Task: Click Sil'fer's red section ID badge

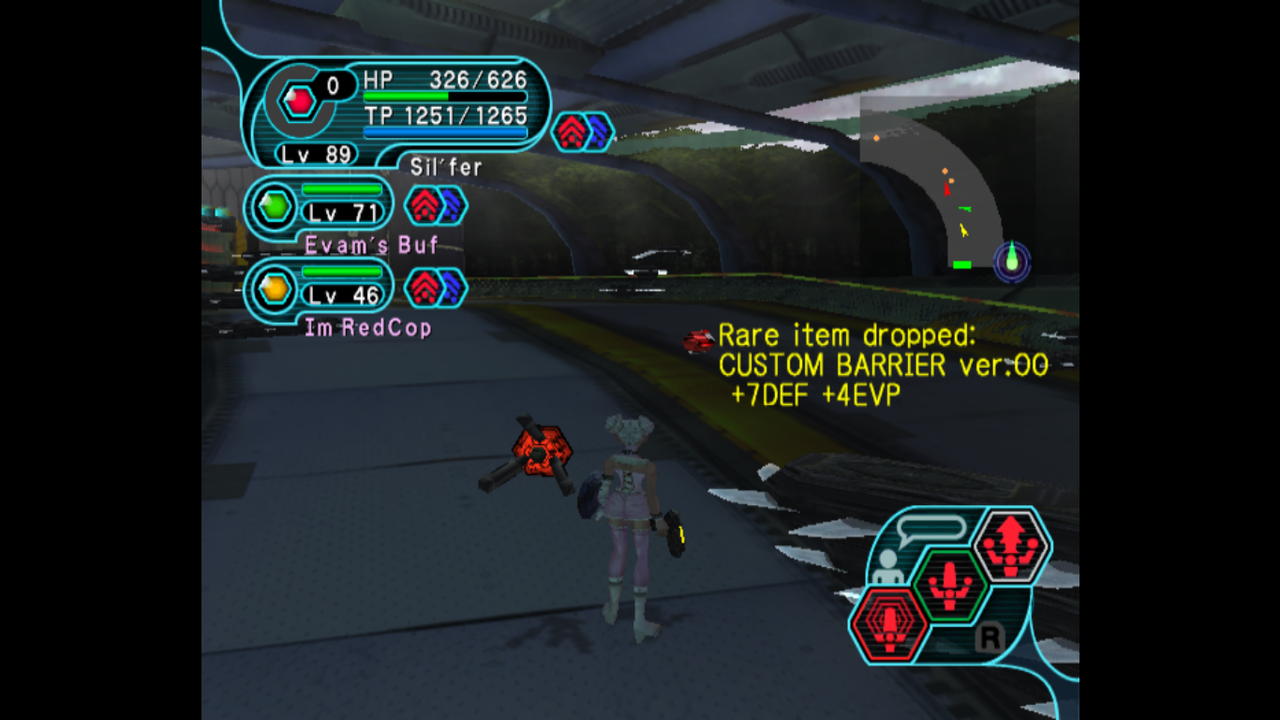Action: click(x=298, y=100)
